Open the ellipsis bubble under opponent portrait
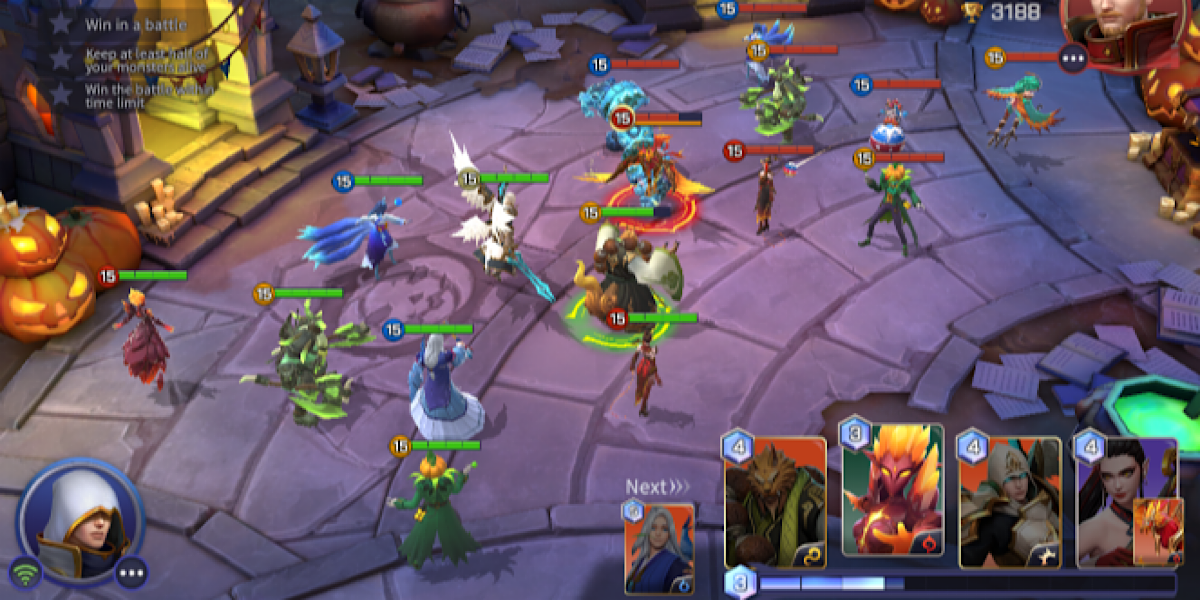Screen dimensions: 1200x600 (1073, 59)
